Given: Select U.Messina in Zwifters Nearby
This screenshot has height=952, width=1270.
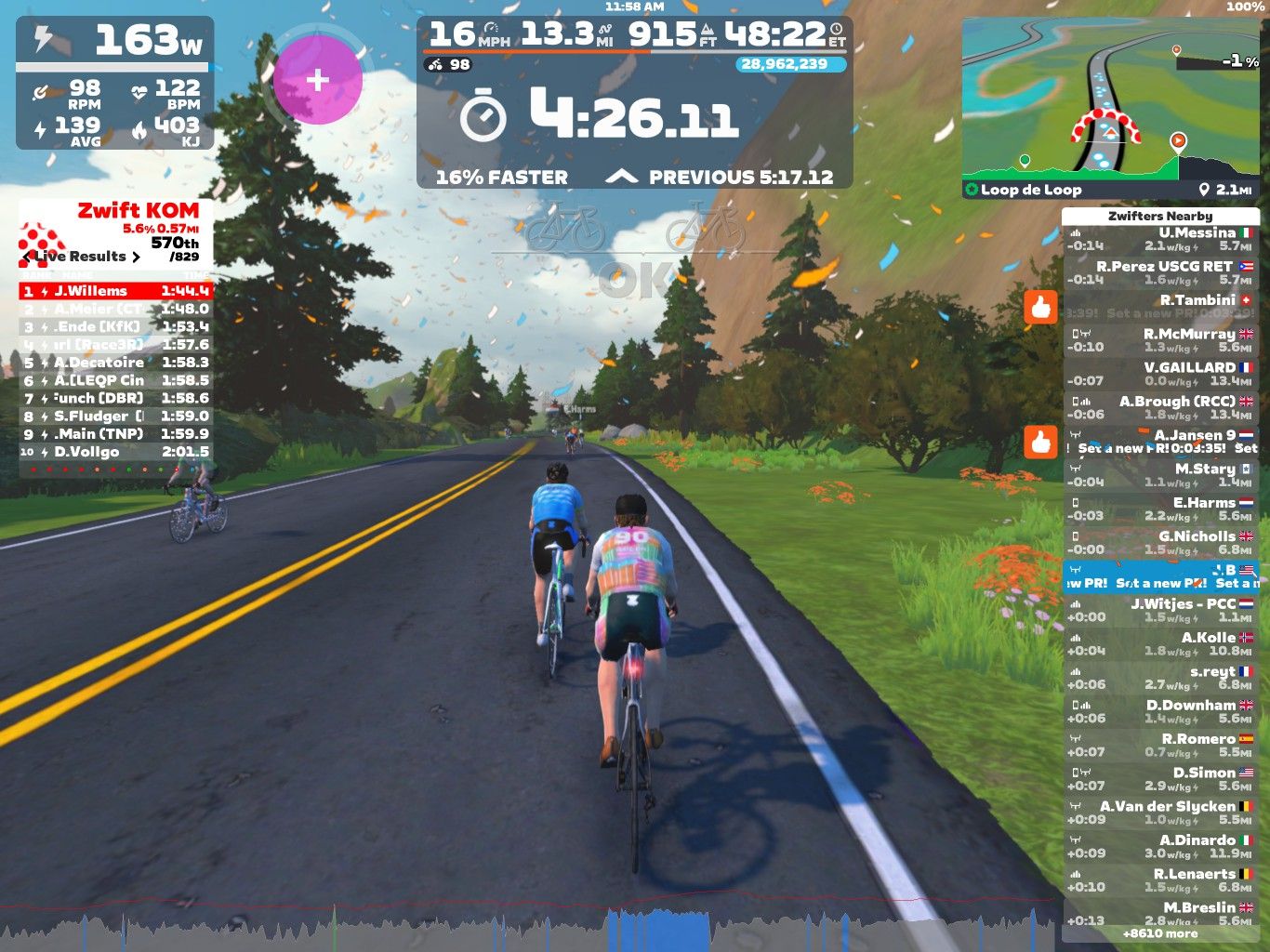Looking at the screenshot, I should [1160, 239].
